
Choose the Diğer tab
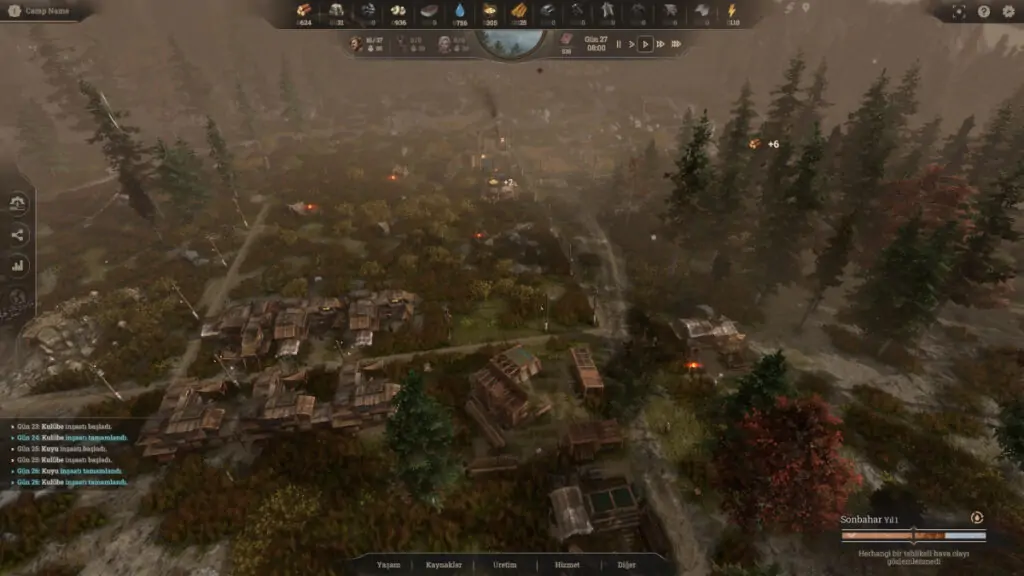[x=628, y=565]
